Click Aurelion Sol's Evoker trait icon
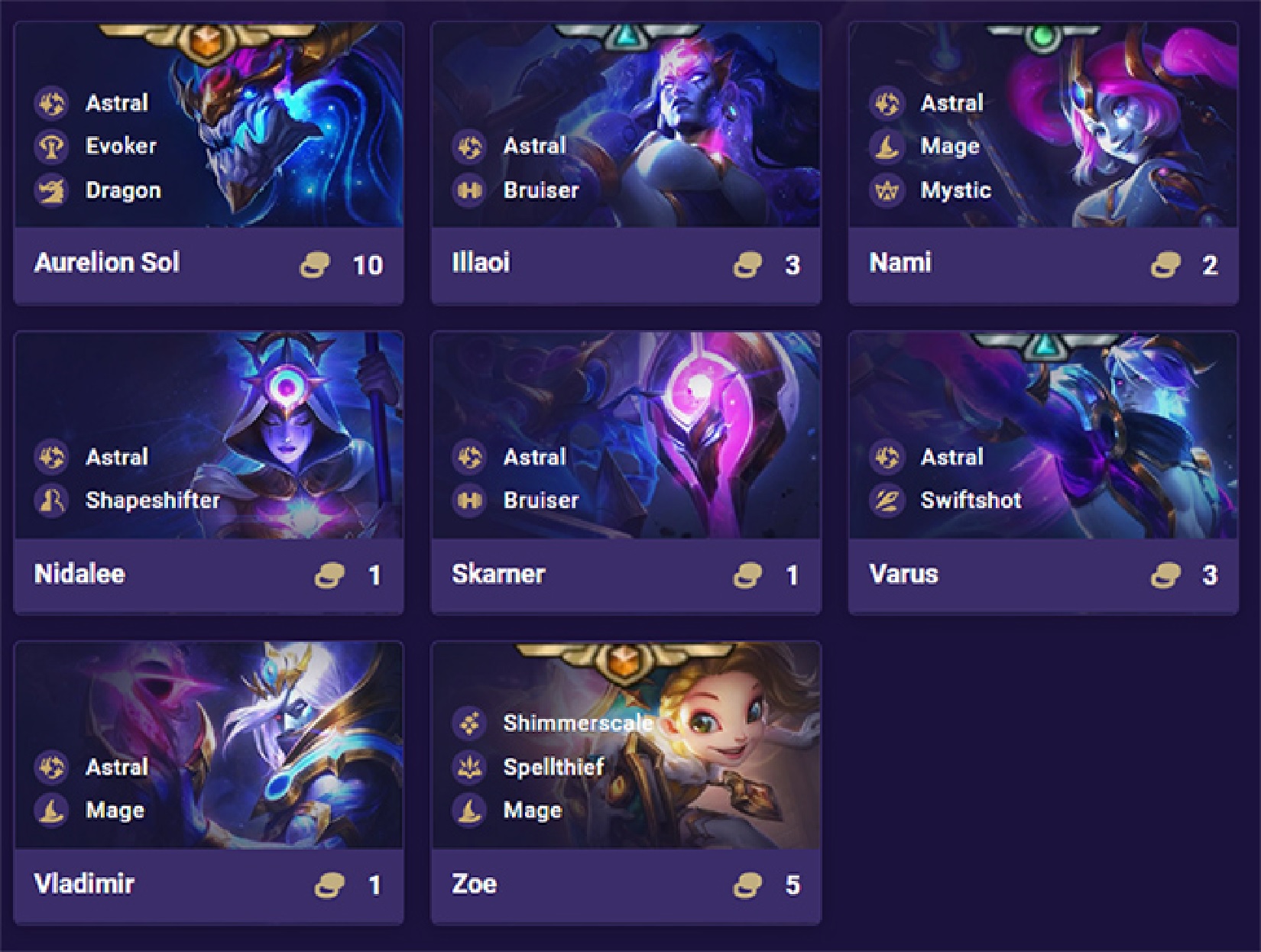This screenshot has height=952, width=1261. tap(52, 146)
